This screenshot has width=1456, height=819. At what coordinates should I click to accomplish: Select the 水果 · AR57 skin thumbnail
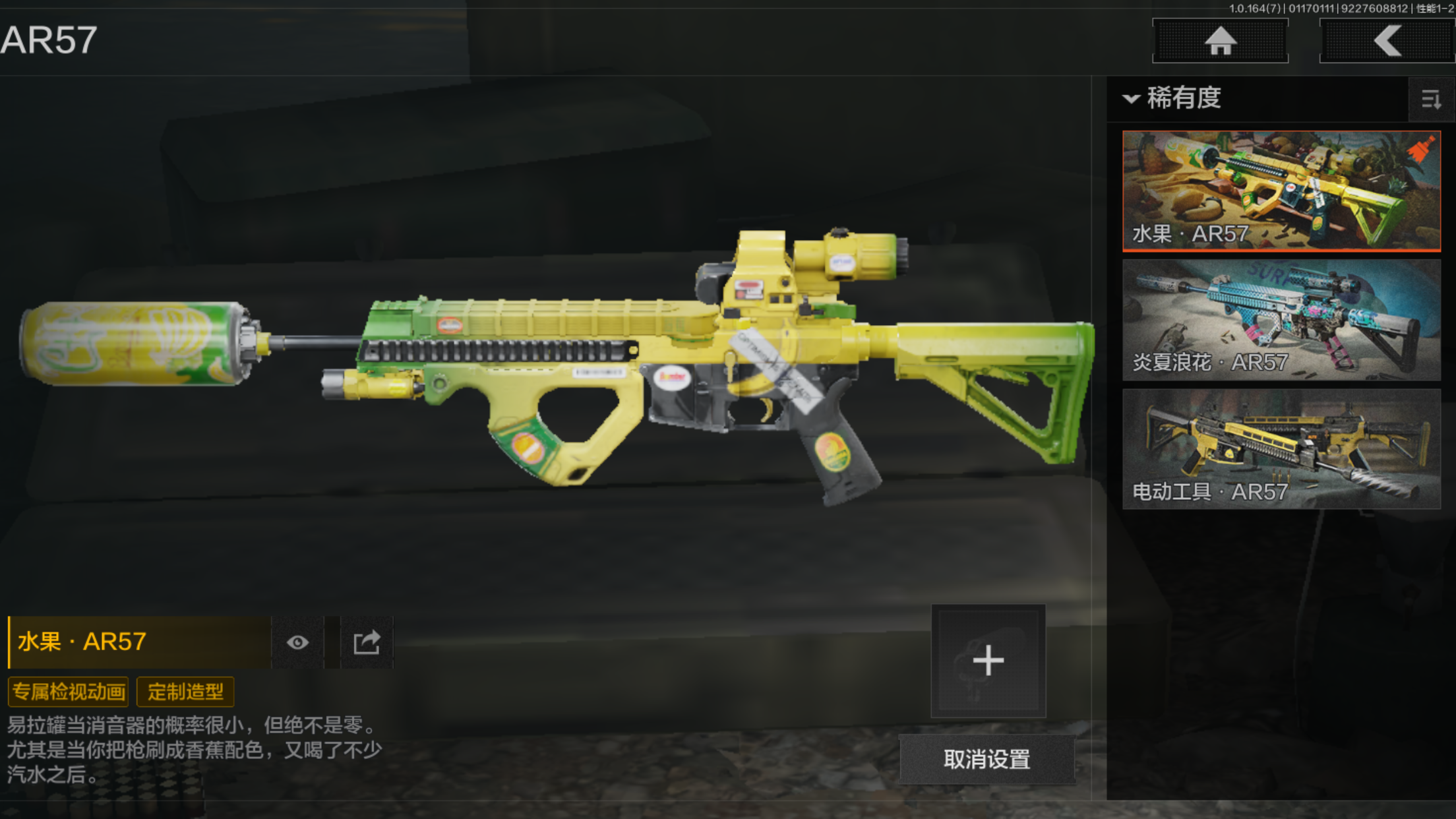(x=1281, y=191)
